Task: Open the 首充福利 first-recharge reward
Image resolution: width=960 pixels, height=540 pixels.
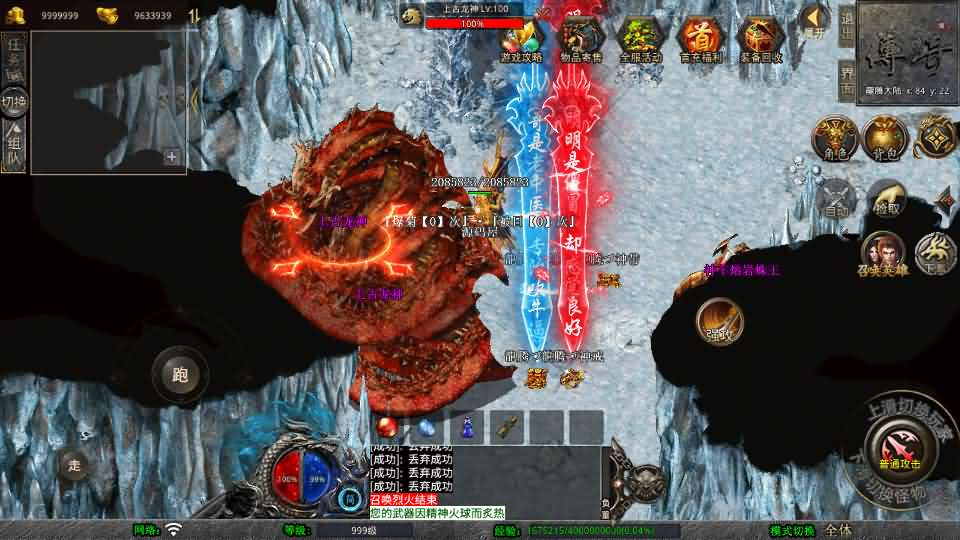Action: point(700,40)
